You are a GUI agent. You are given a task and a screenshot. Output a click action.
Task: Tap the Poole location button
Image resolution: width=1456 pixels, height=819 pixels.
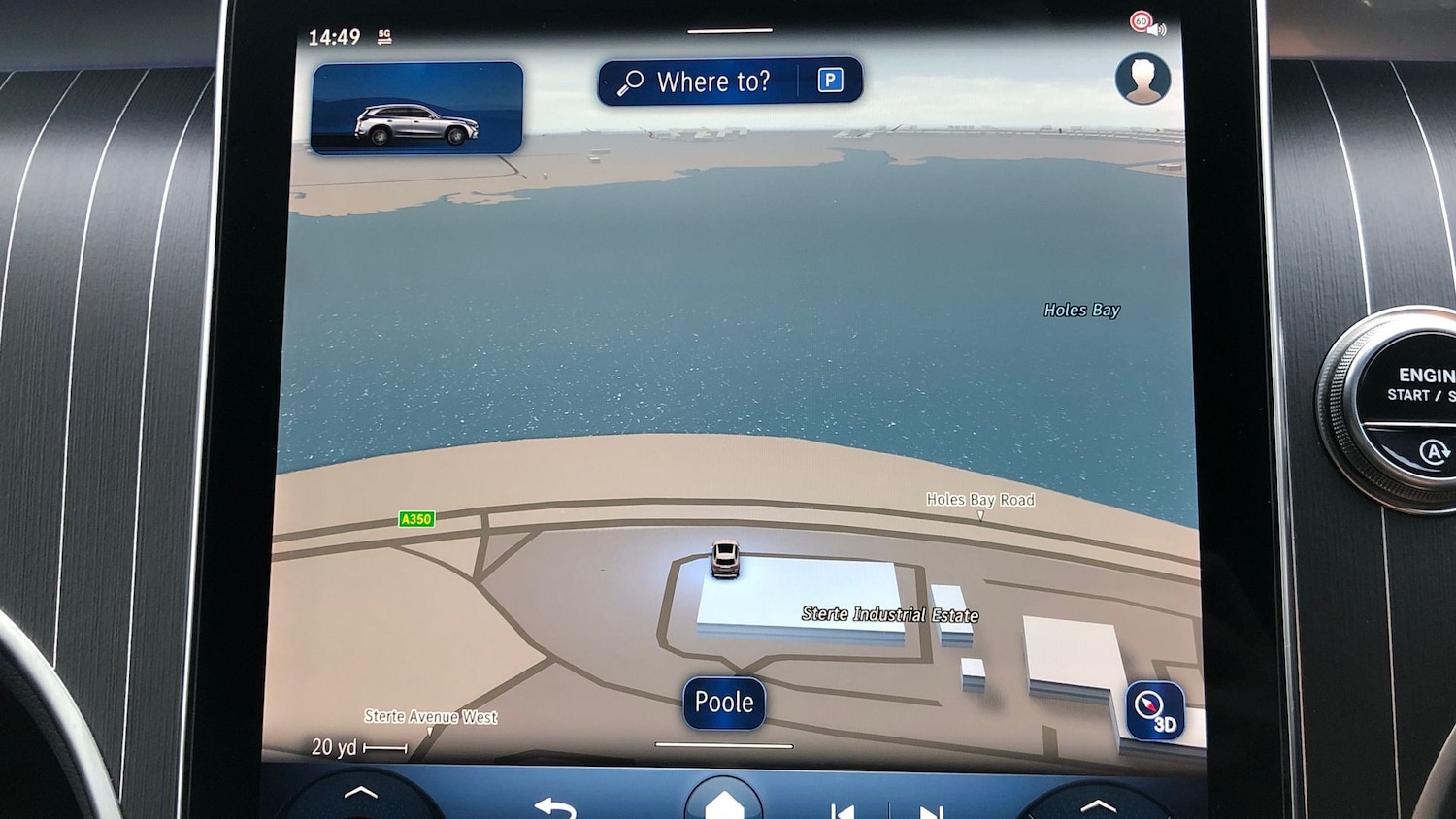(724, 703)
